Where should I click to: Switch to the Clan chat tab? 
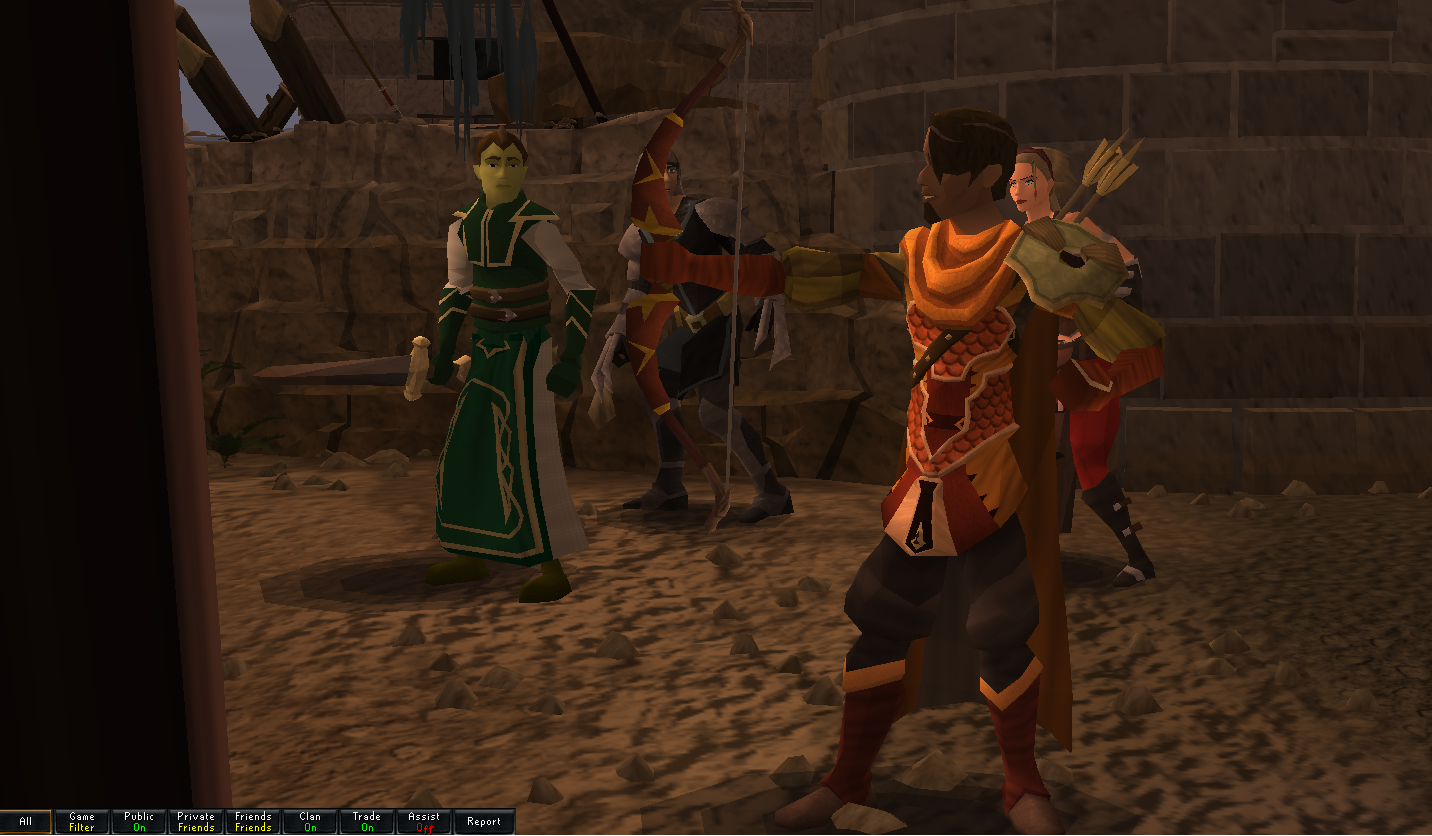click(310, 822)
